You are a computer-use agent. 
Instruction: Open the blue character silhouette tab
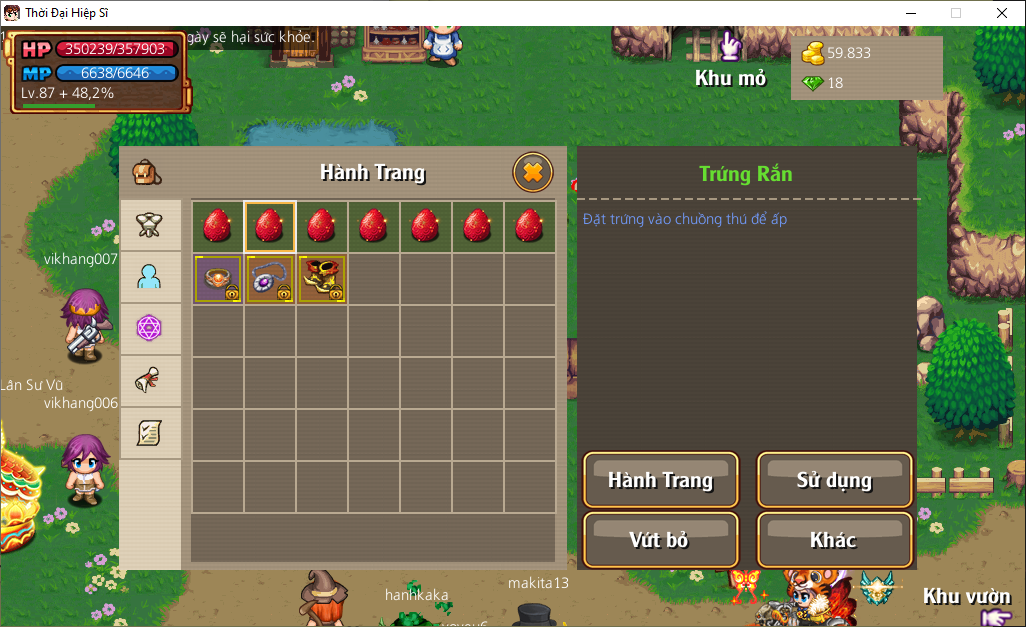click(150, 277)
